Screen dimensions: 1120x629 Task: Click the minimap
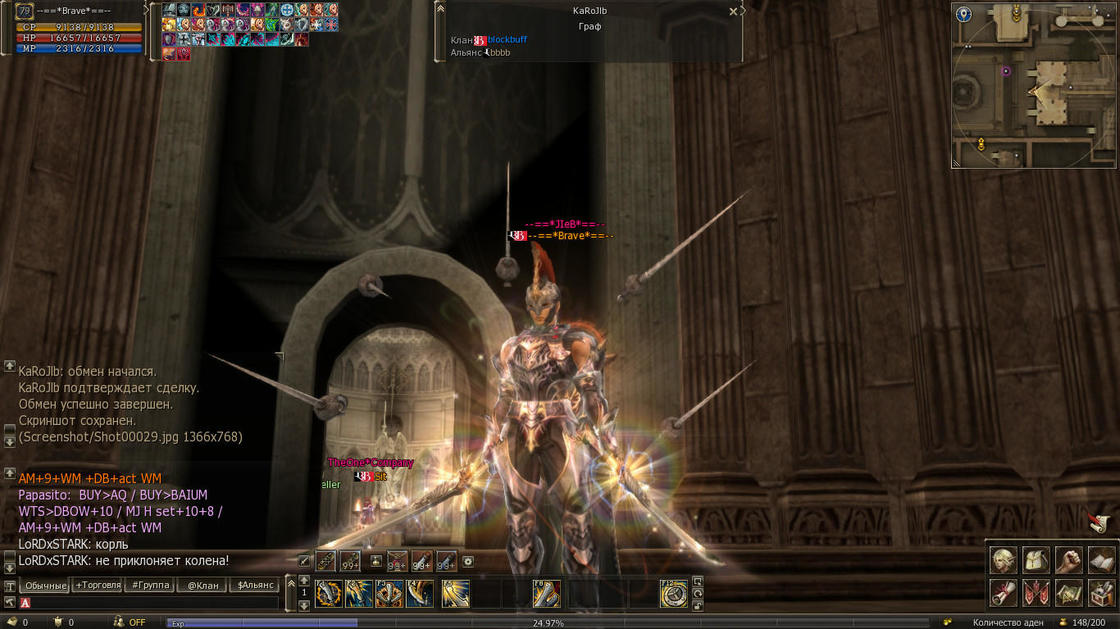pos(1033,84)
